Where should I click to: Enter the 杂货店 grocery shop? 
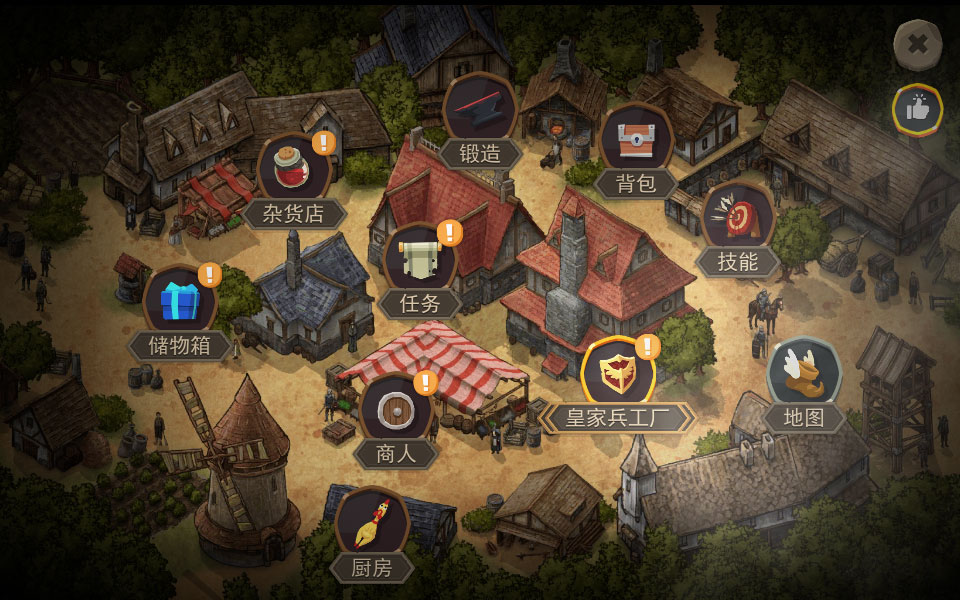[294, 172]
